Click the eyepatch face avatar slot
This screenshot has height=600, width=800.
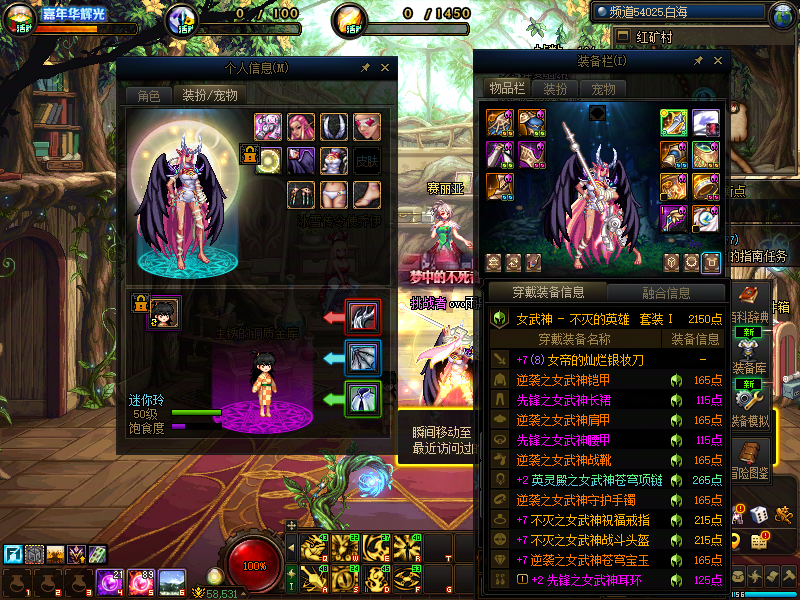click(x=367, y=127)
